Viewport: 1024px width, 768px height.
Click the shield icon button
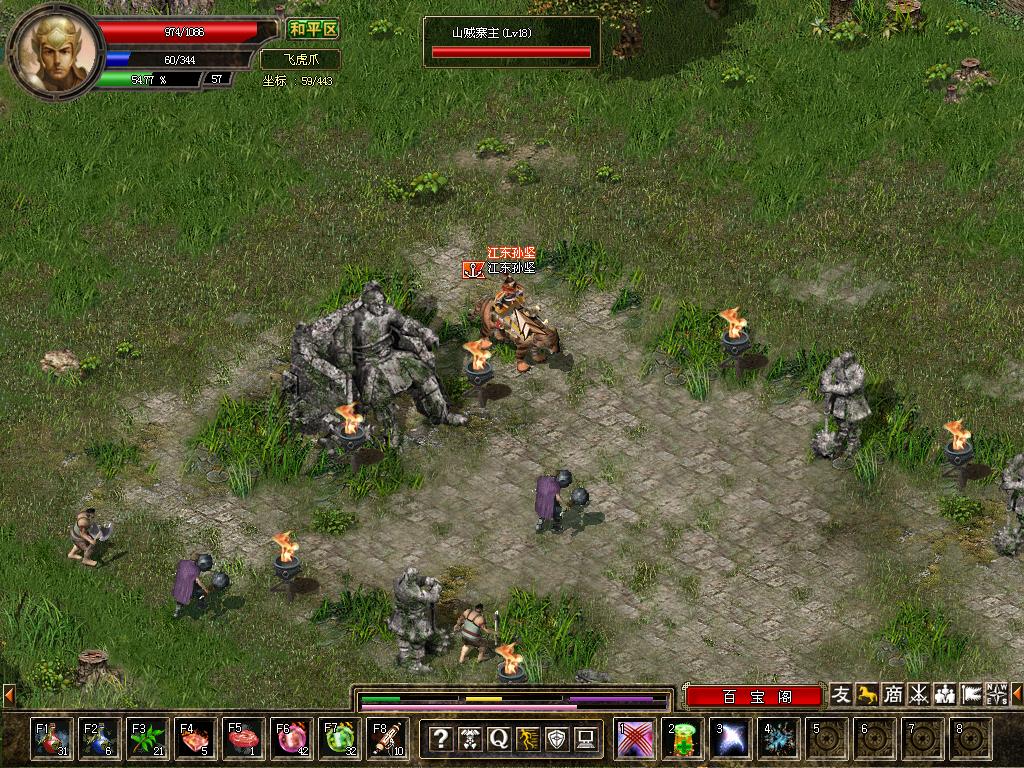pos(556,739)
